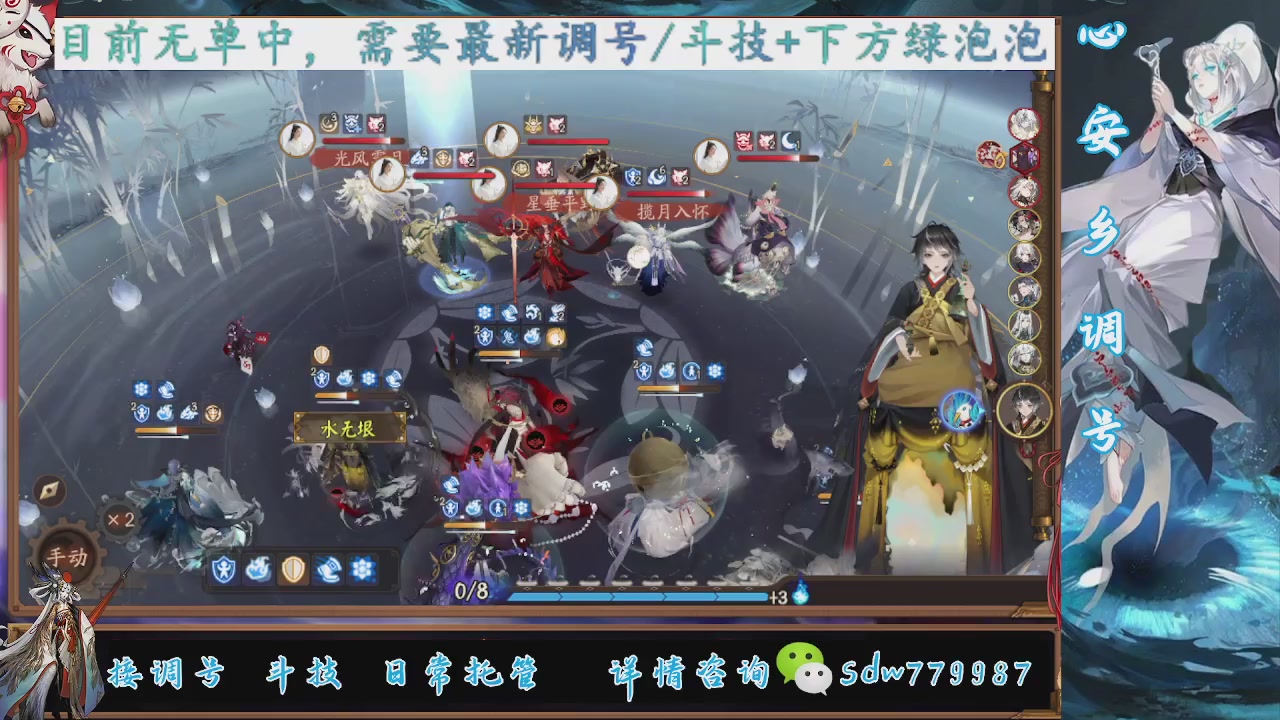Screen dimensions: 1280x720
Task: Activate the blue flame skill icon
Action: [x=258, y=568]
